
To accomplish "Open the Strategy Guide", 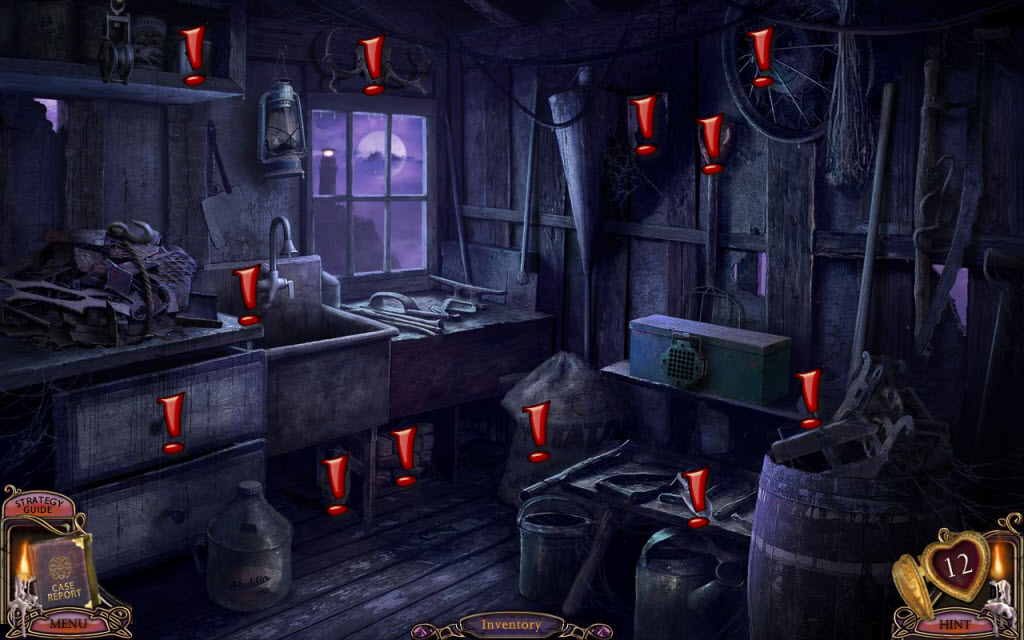I will tap(37, 505).
